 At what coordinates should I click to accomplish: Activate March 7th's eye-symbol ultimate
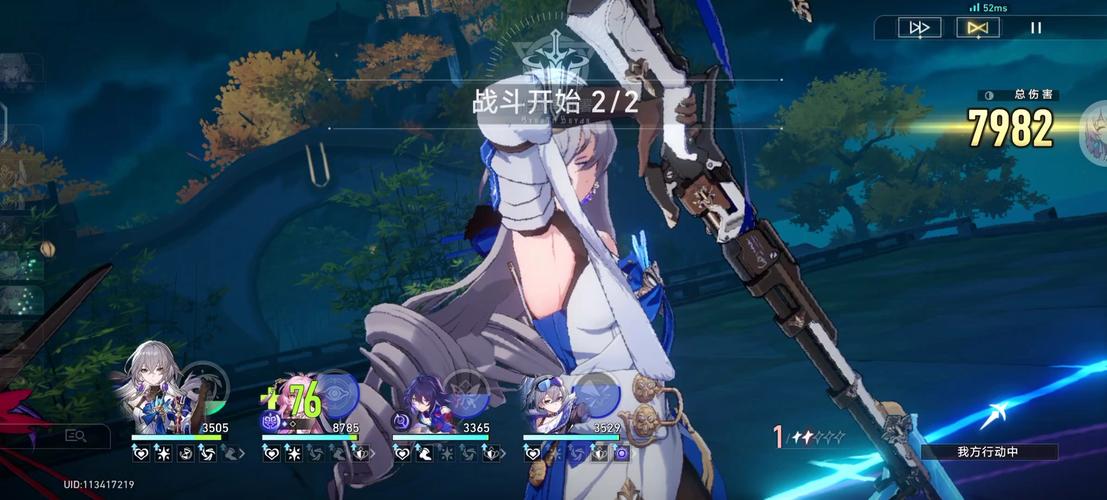335,391
